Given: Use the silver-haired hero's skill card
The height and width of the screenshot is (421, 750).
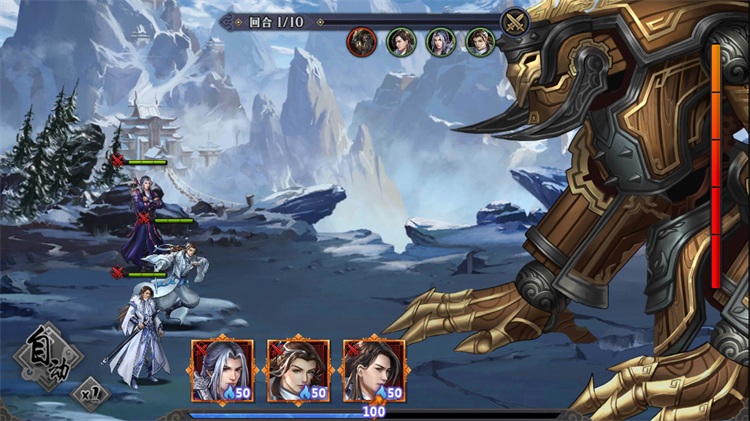Looking at the screenshot, I should coord(222,370).
